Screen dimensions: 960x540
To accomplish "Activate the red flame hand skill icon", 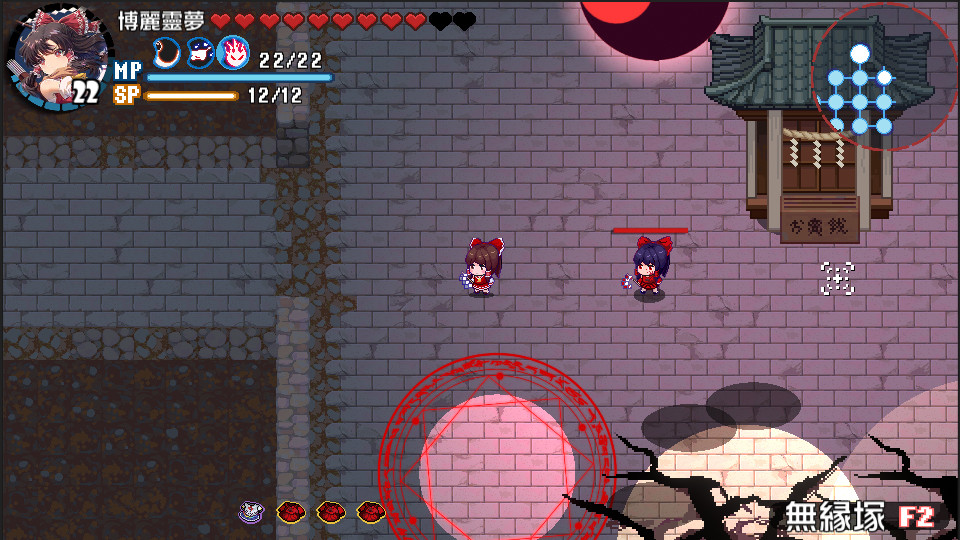I will coord(233,52).
